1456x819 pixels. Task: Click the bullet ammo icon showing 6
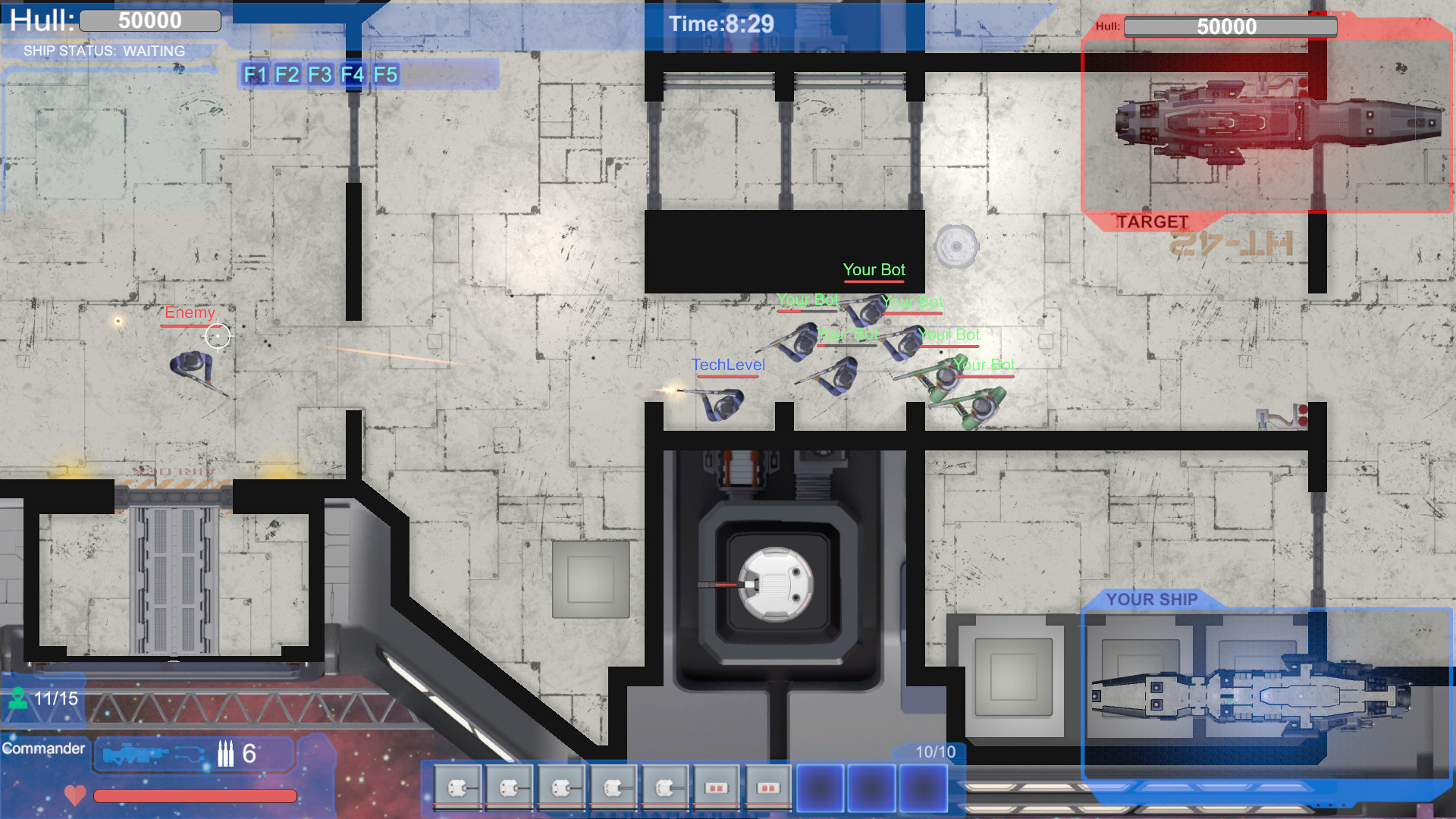(226, 754)
